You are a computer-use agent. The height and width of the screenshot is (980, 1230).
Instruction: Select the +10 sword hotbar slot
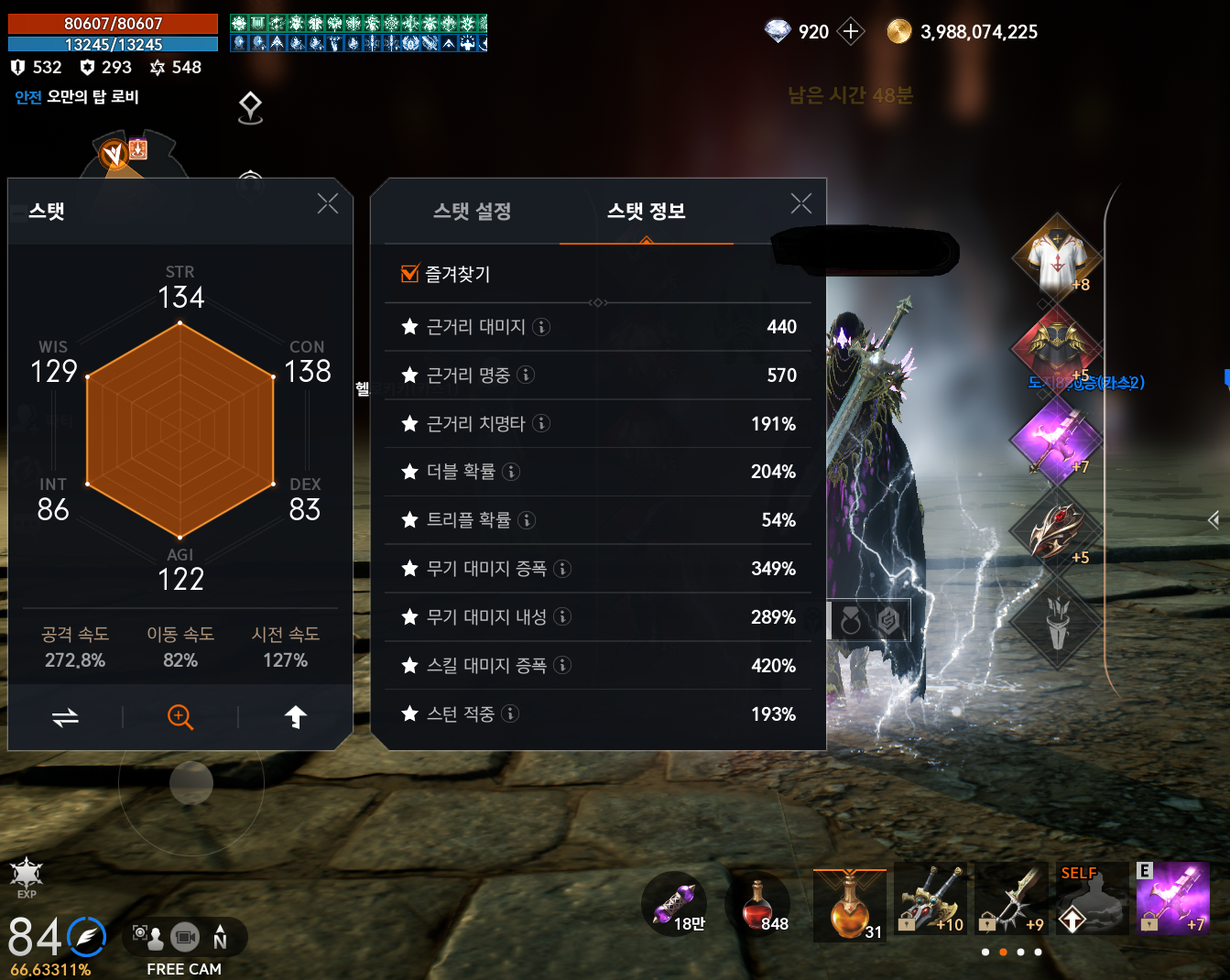click(x=931, y=898)
